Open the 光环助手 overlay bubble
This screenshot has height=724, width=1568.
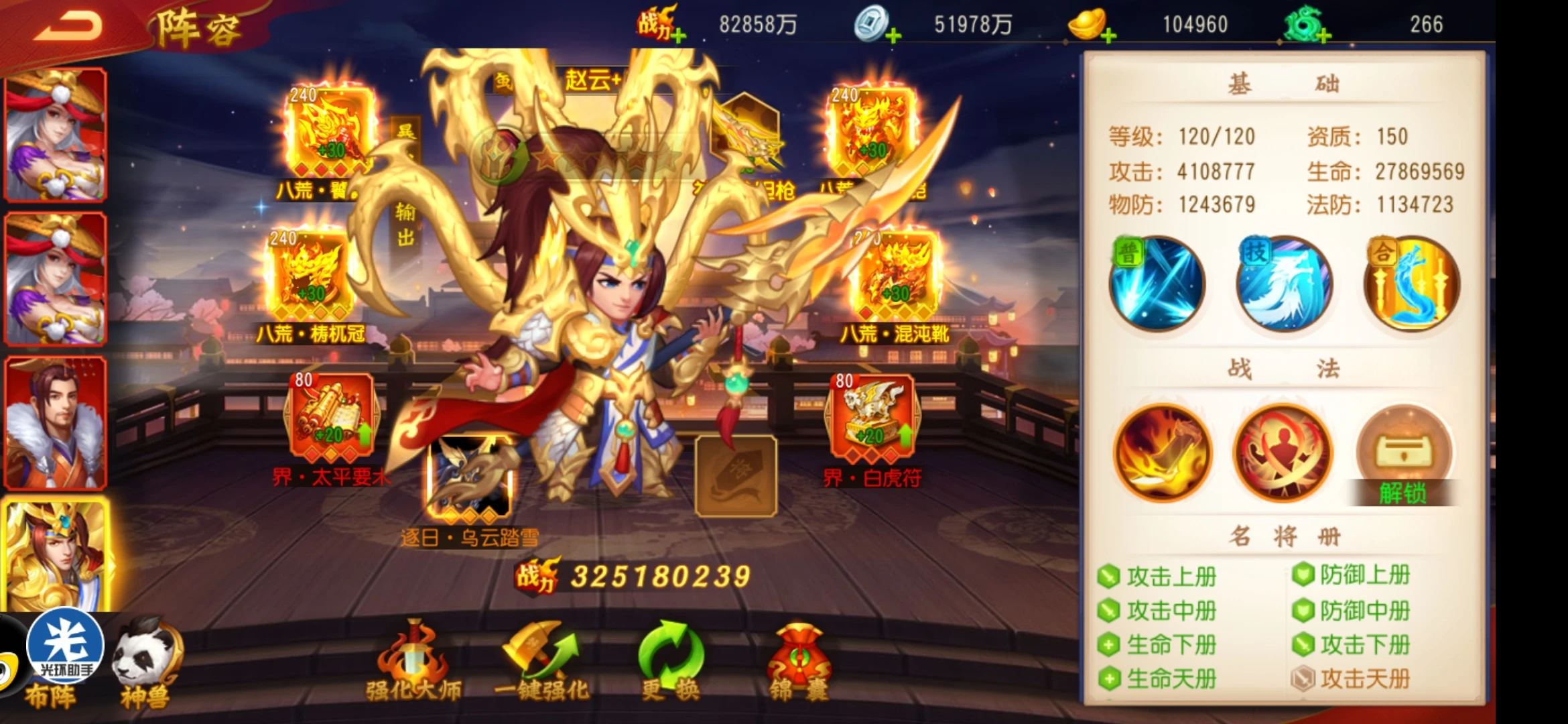(65, 645)
